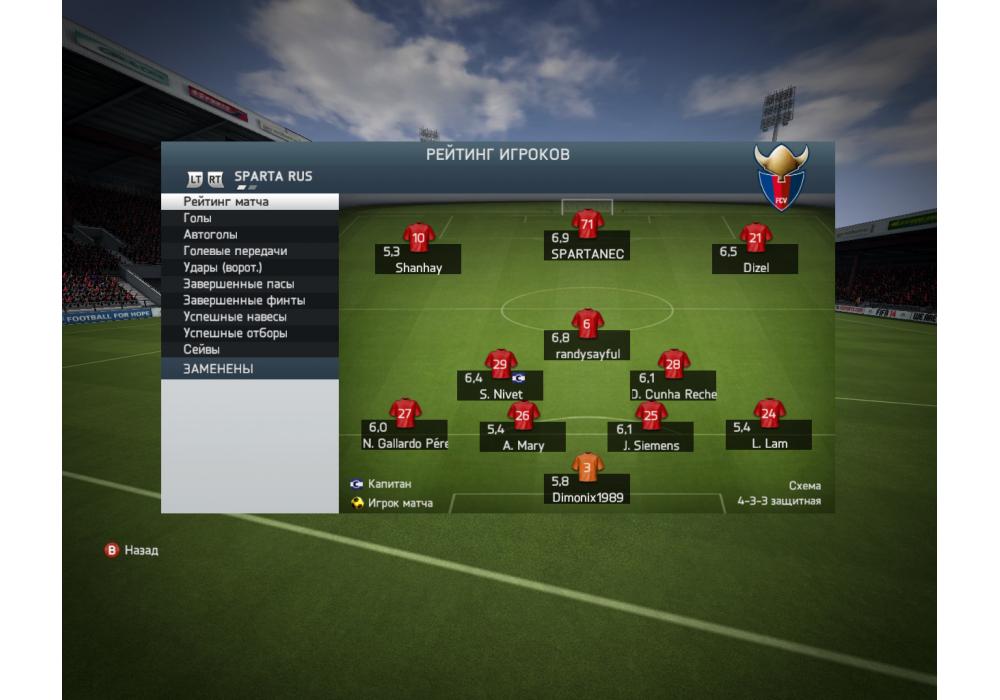Pick goalkeeper Dimonix1989's orange shirt
This screenshot has height=700, width=1000.
tap(587, 466)
